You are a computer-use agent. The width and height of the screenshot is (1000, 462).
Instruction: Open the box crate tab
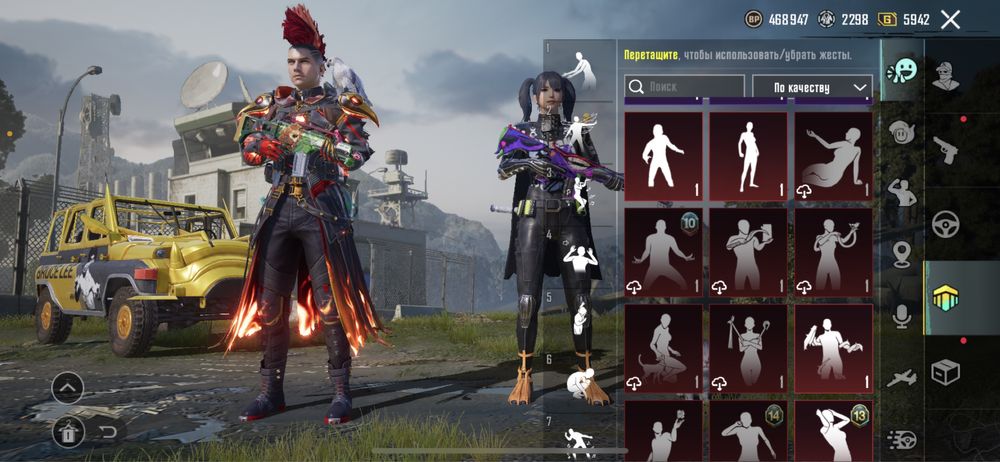(945, 372)
